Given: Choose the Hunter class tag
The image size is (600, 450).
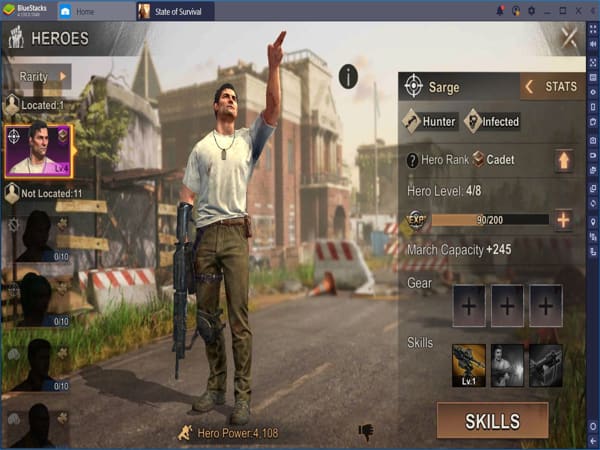Looking at the screenshot, I should tap(430, 122).
